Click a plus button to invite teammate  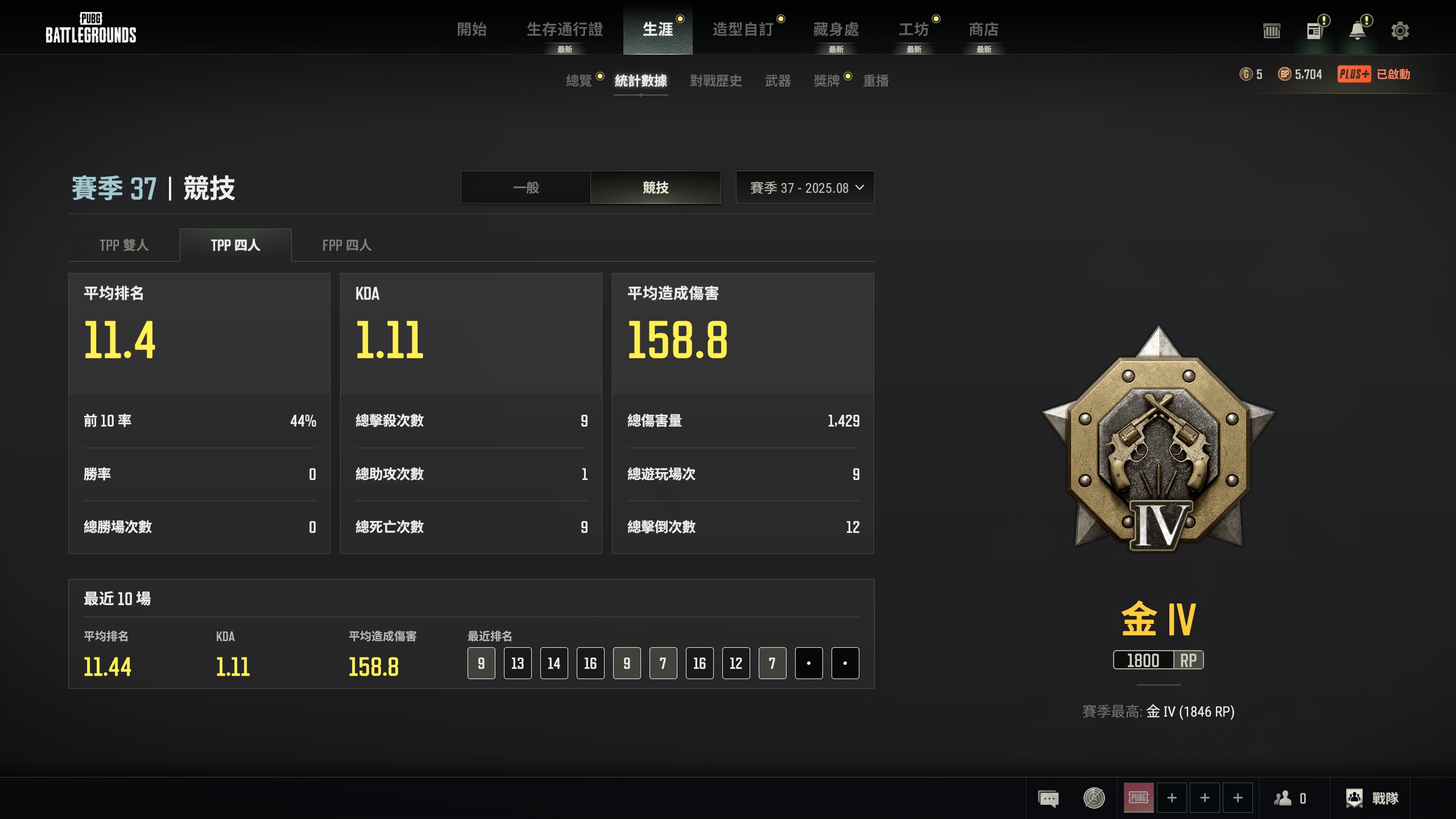pyautogui.click(x=1172, y=797)
